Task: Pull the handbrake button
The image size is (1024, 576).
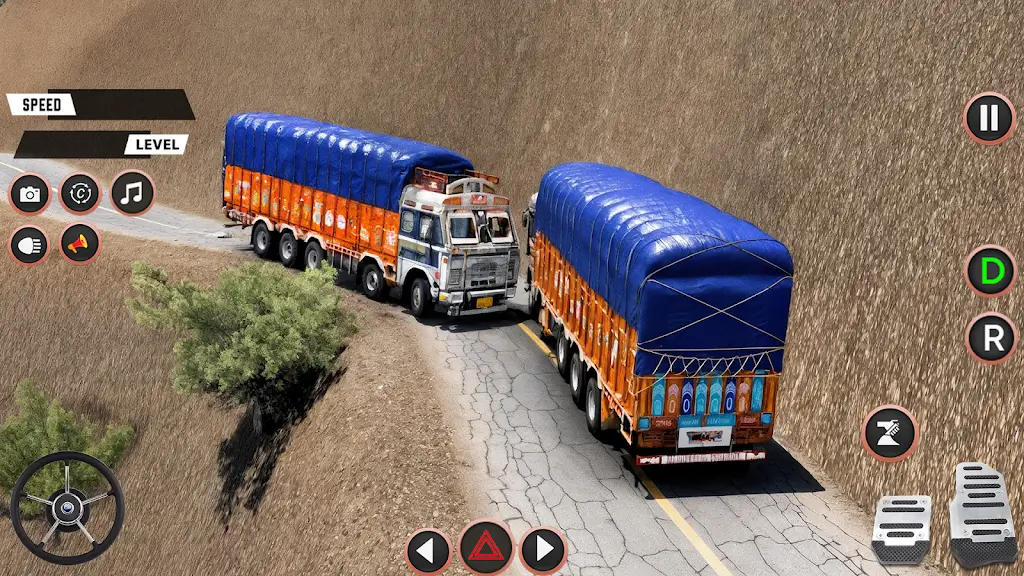Action: (x=889, y=432)
